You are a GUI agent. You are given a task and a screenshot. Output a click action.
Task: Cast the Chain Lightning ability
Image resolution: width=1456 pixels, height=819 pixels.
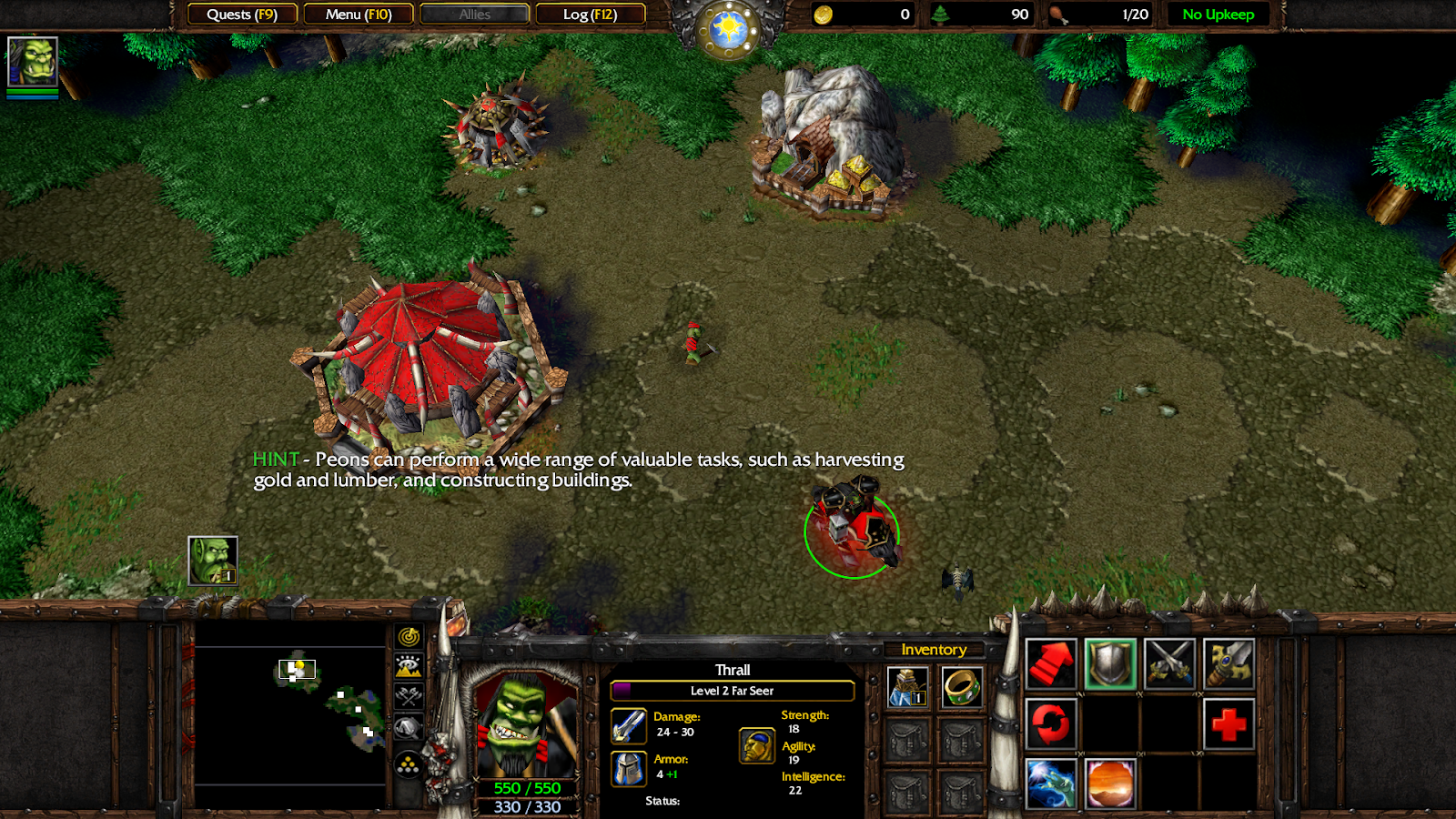point(1051,784)
